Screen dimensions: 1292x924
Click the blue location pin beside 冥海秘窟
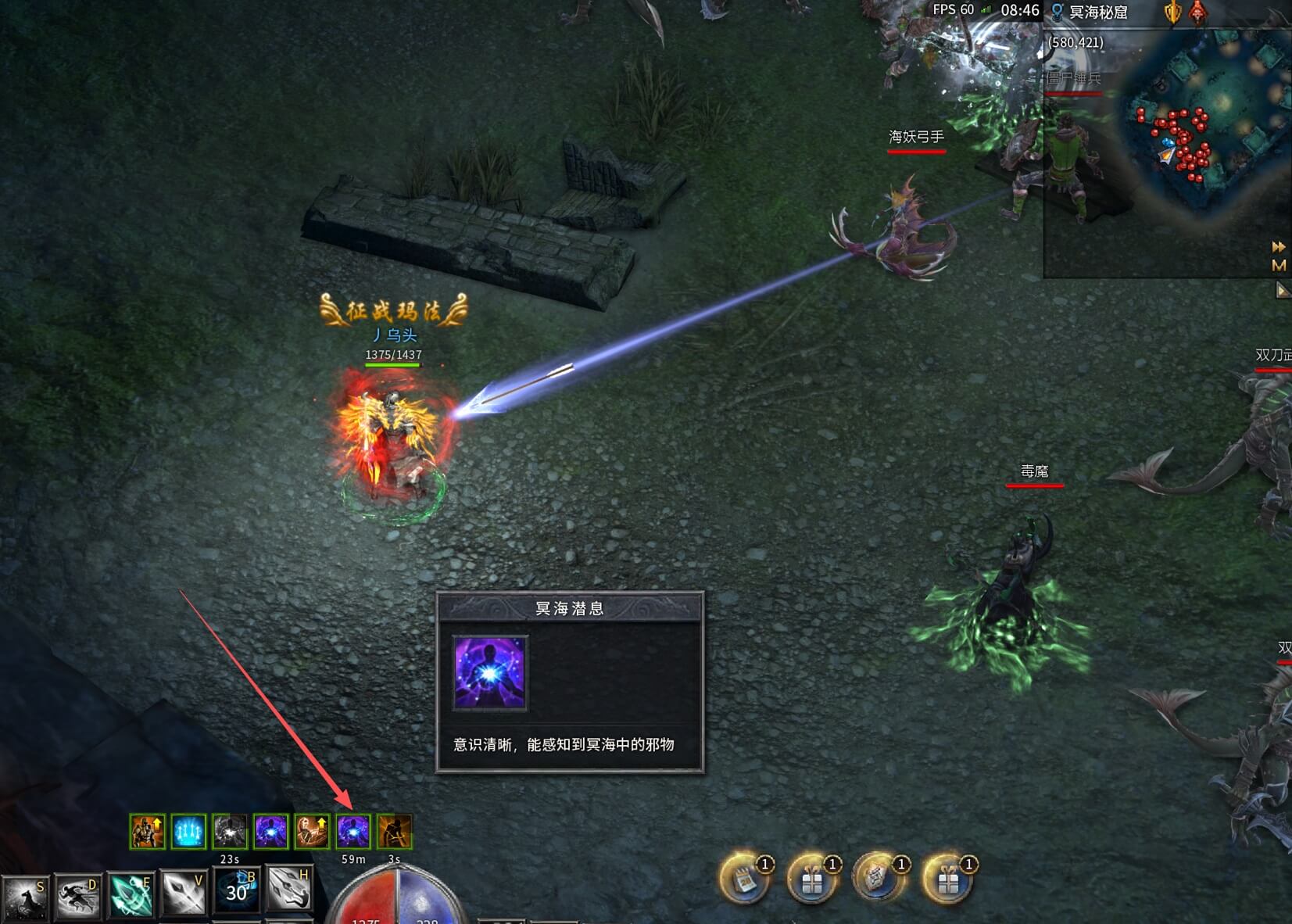click(x=1058, y=12)
